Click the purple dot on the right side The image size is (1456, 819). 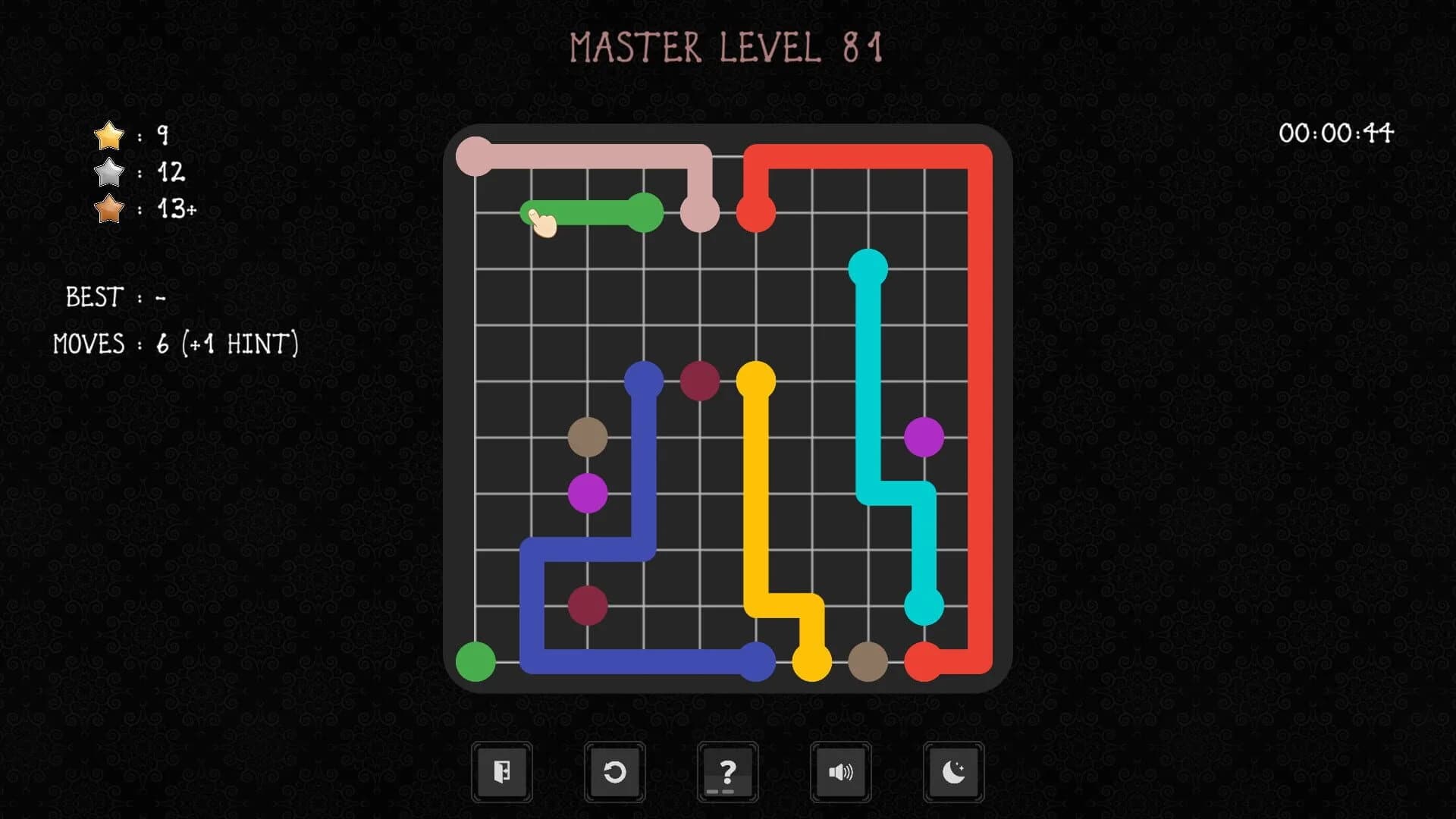click(x=924, y=438)
